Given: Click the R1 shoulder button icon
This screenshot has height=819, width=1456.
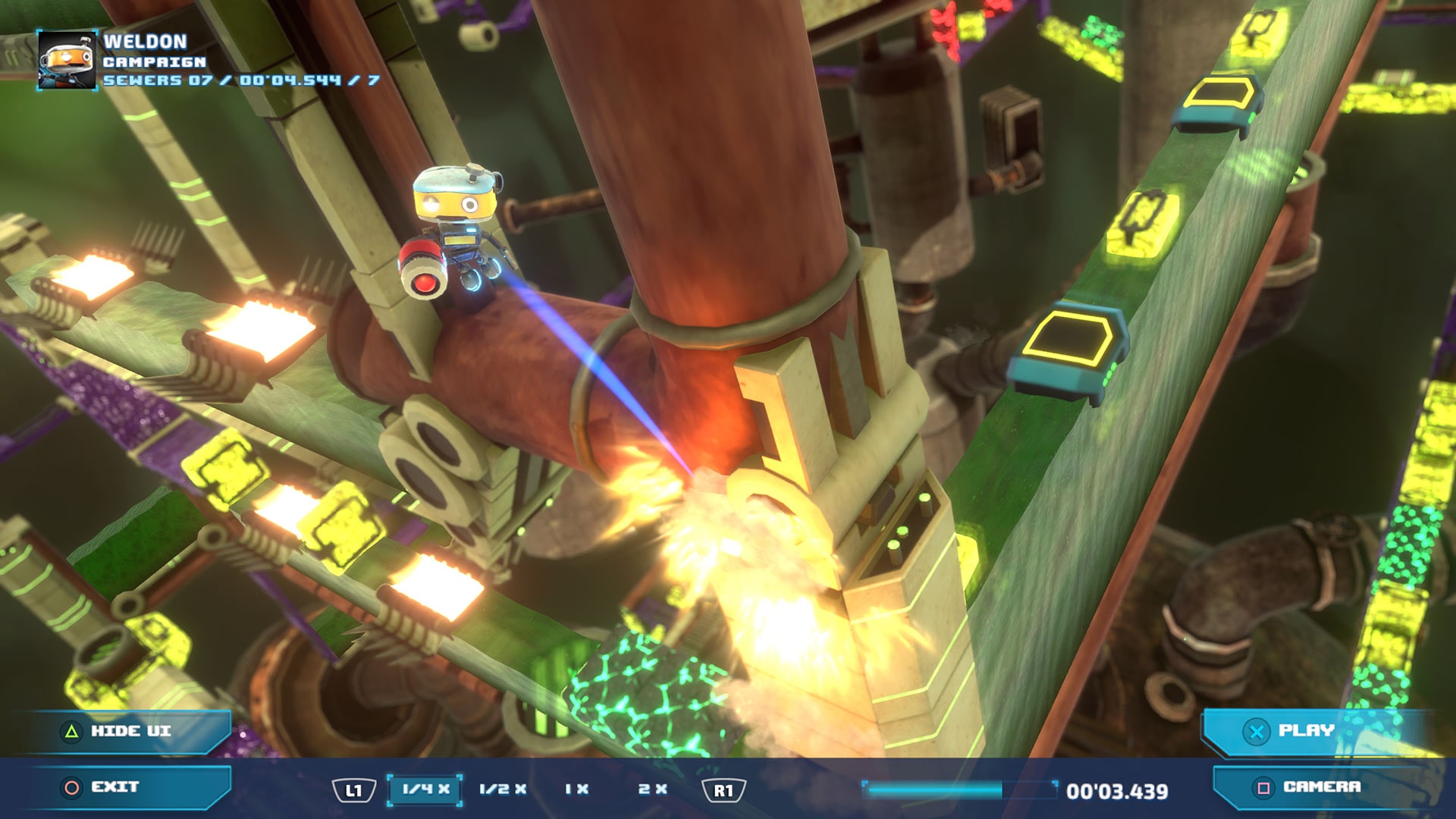Looking at the screenshot, I should tap(728, 789).
